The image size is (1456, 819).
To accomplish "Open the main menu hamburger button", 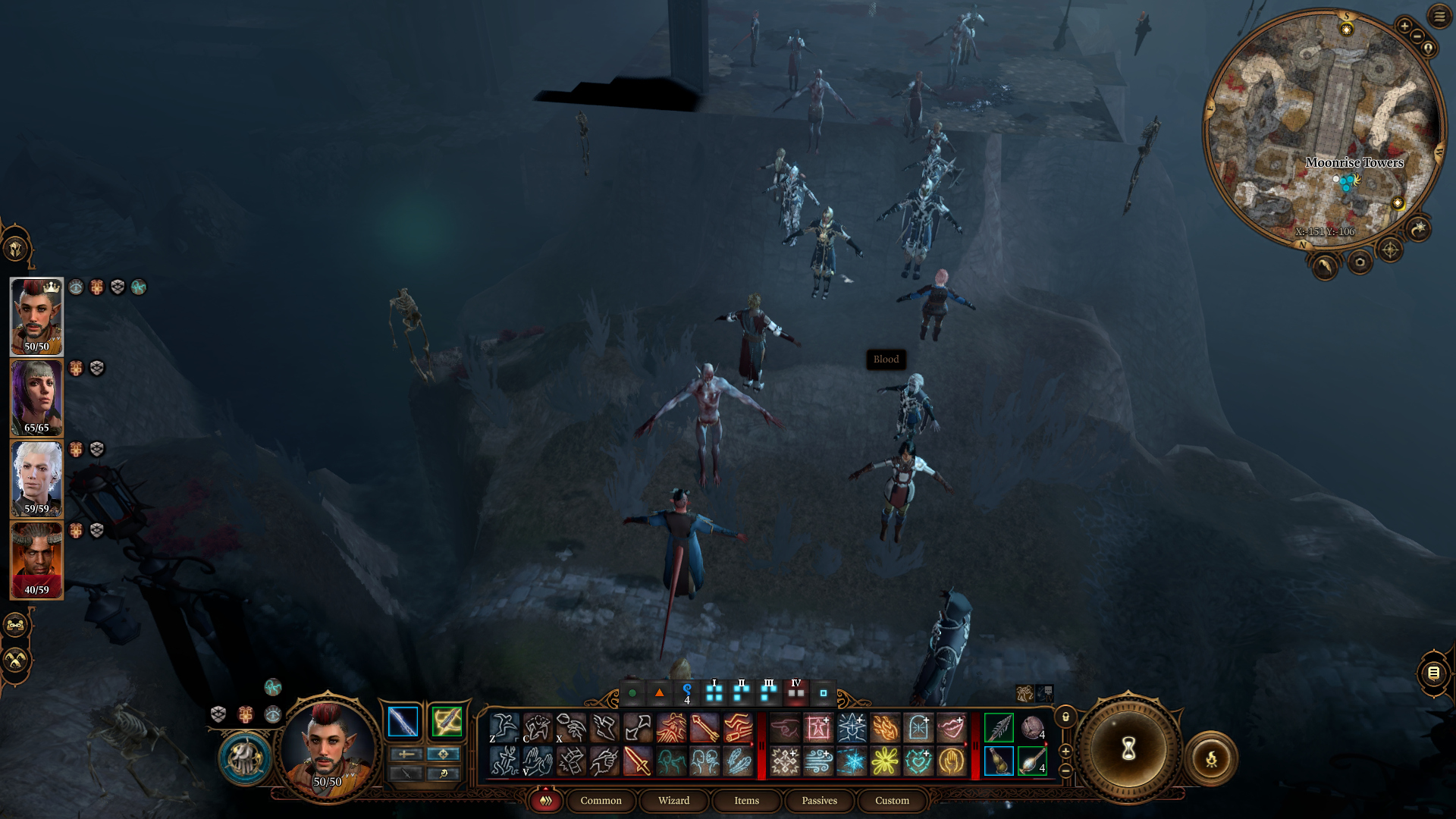I will 1439,16.
